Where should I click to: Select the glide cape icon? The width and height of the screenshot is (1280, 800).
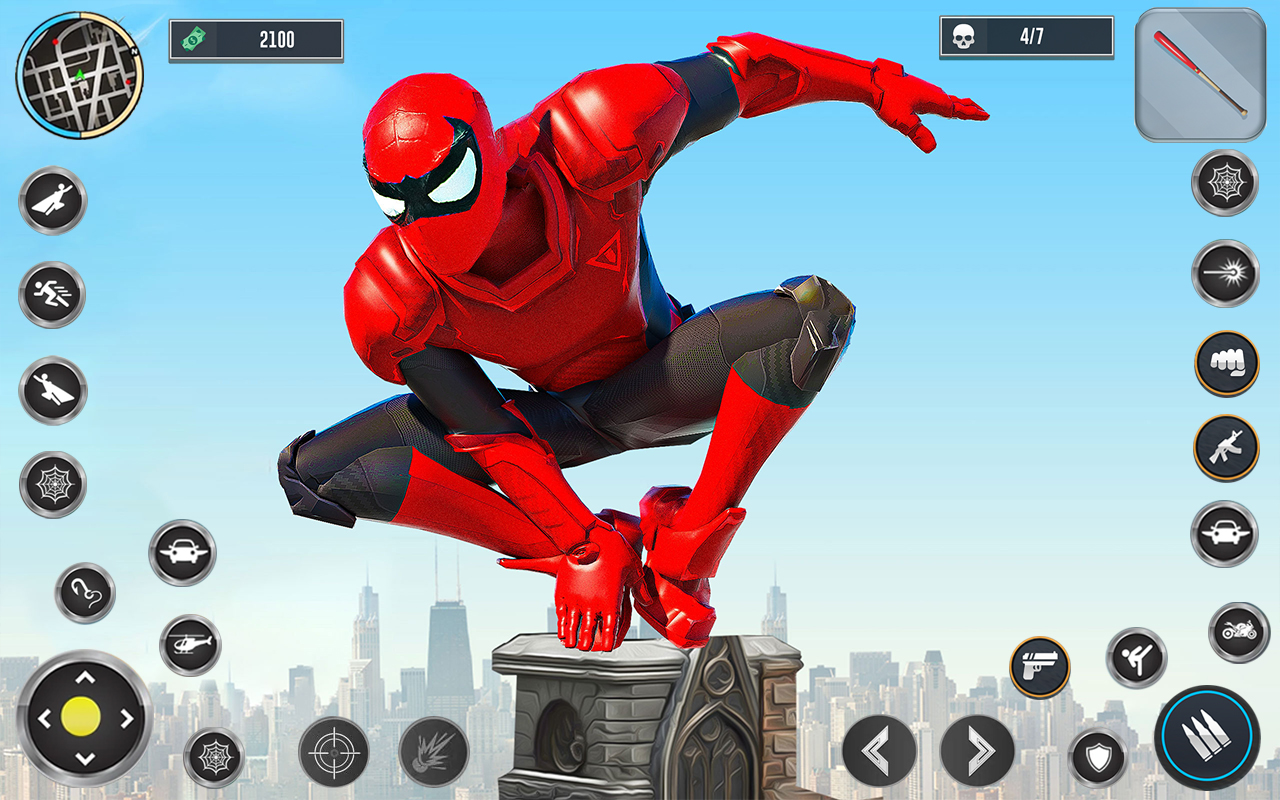52,390
